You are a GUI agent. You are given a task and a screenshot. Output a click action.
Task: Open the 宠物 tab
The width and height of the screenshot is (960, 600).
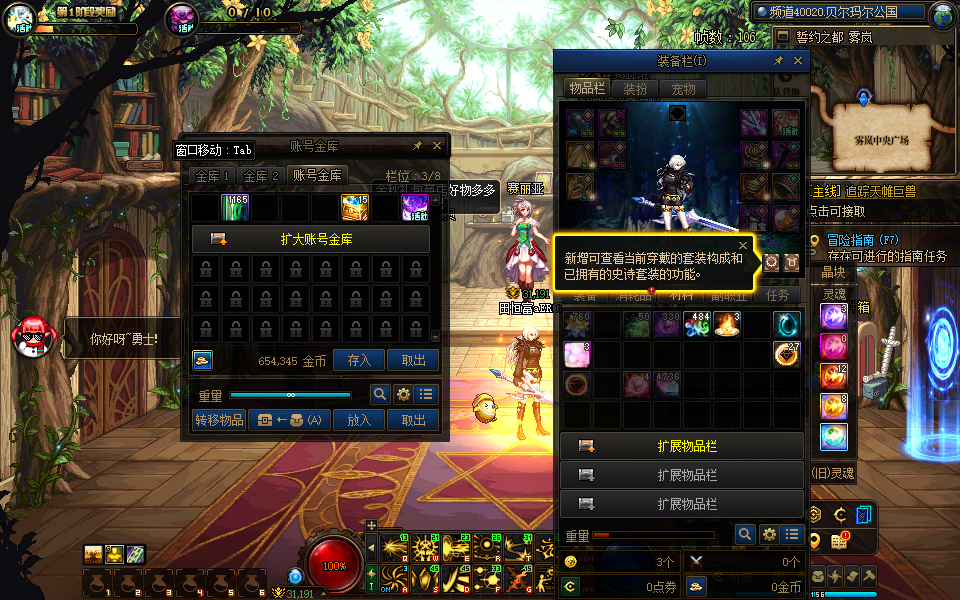point(683,89)
